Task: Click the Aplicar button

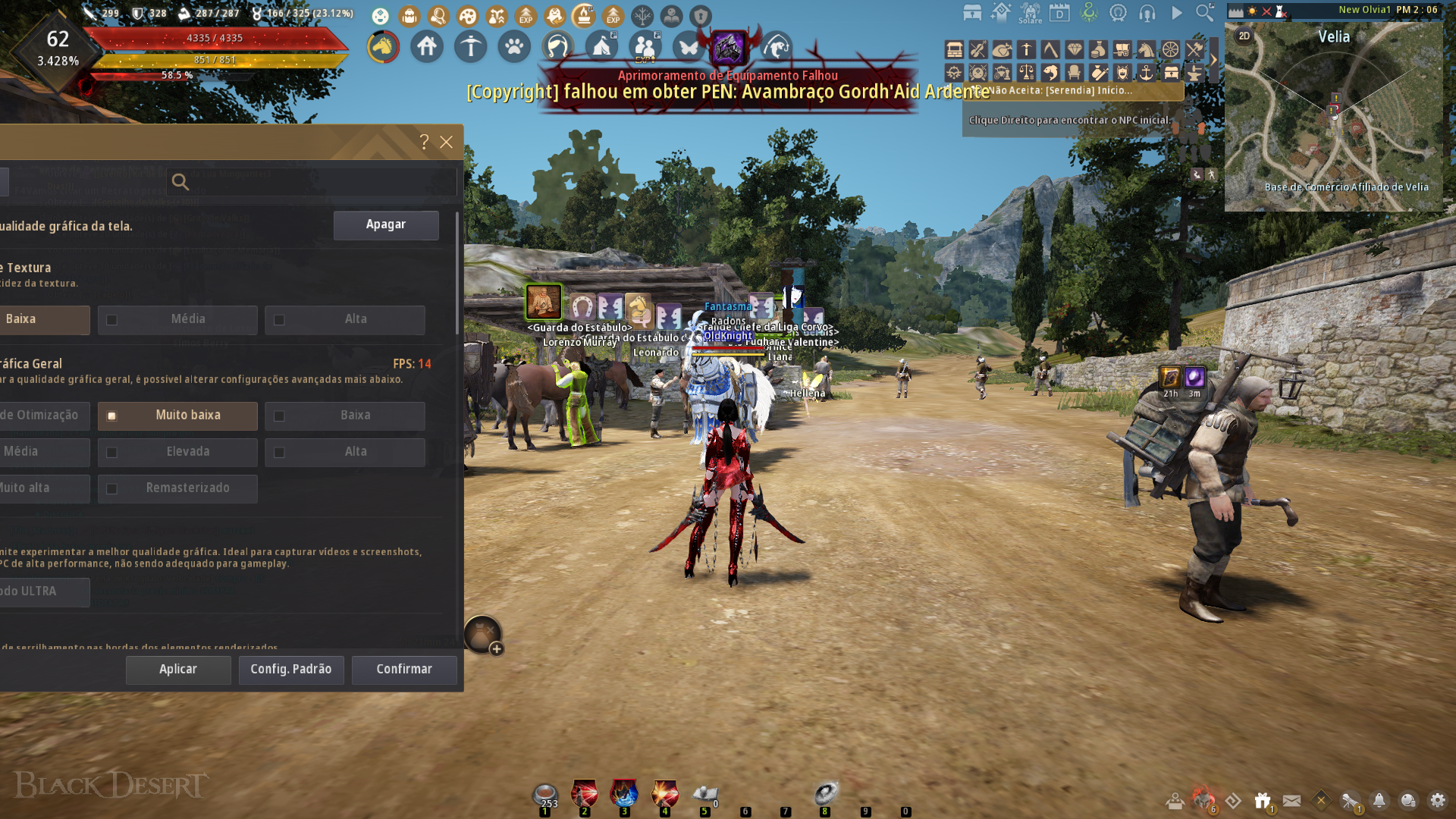Action: click(x=178, y=670)
